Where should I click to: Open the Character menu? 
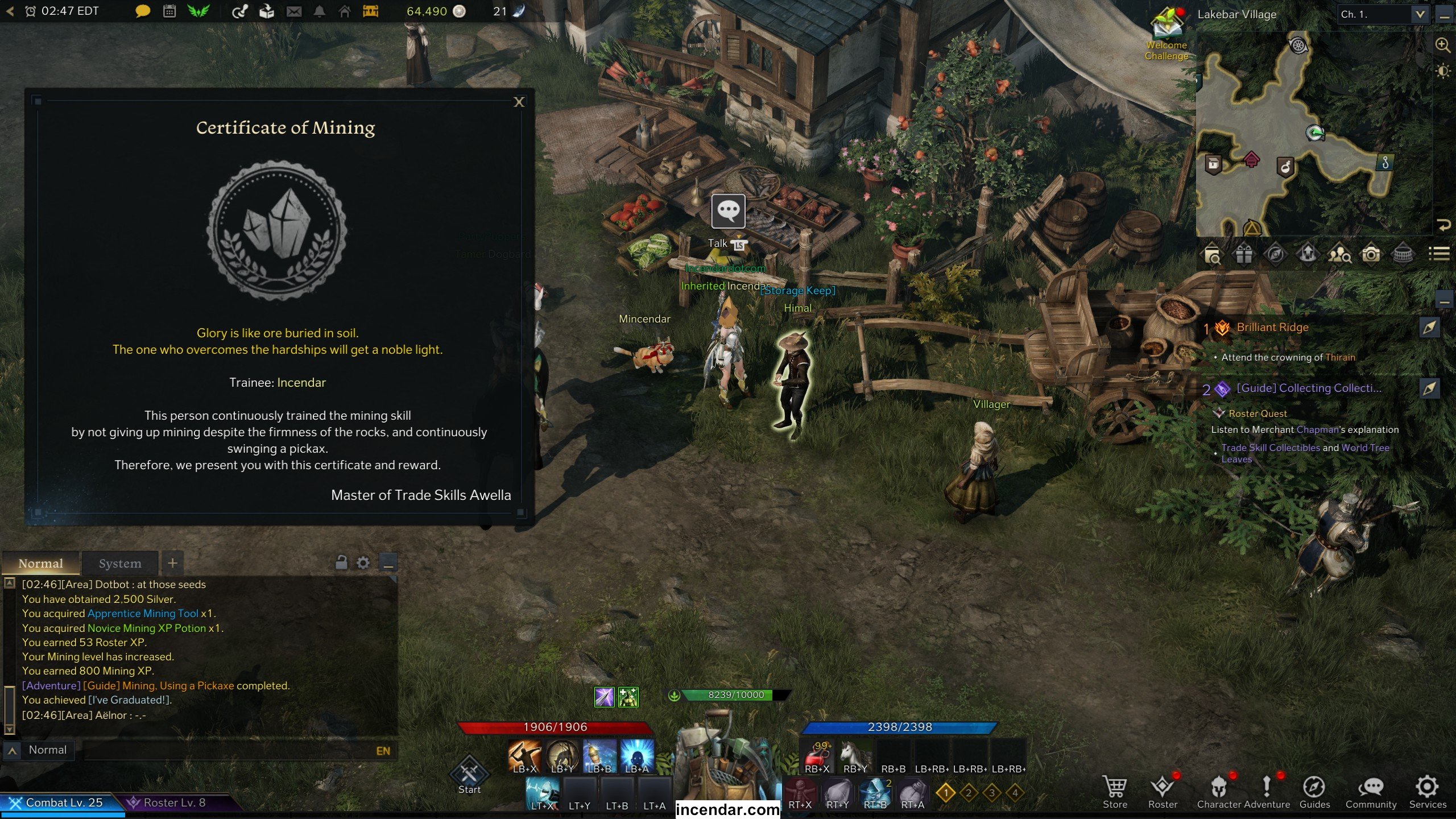(1219, 791)
